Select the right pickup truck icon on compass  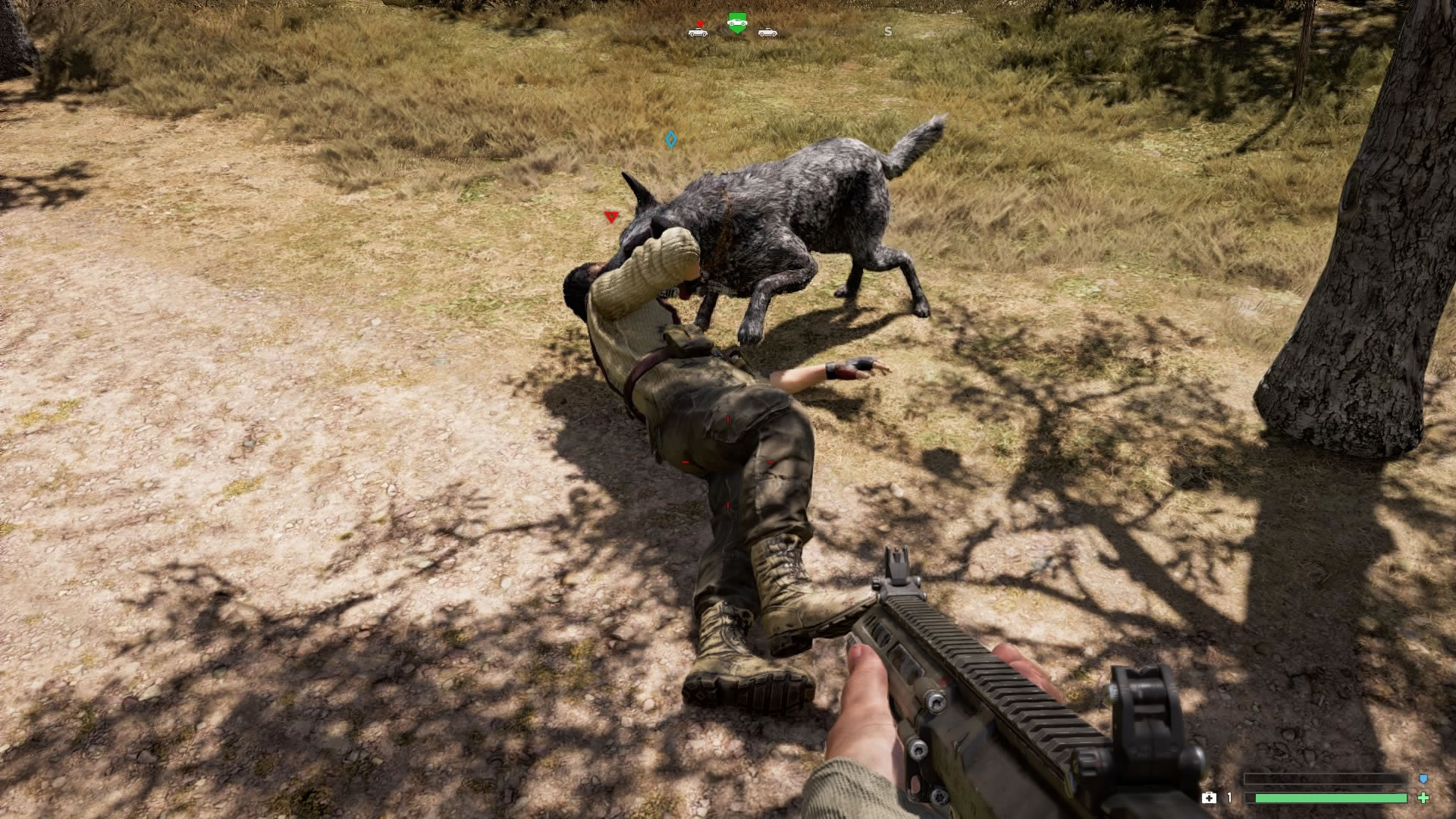pos(767,33)
